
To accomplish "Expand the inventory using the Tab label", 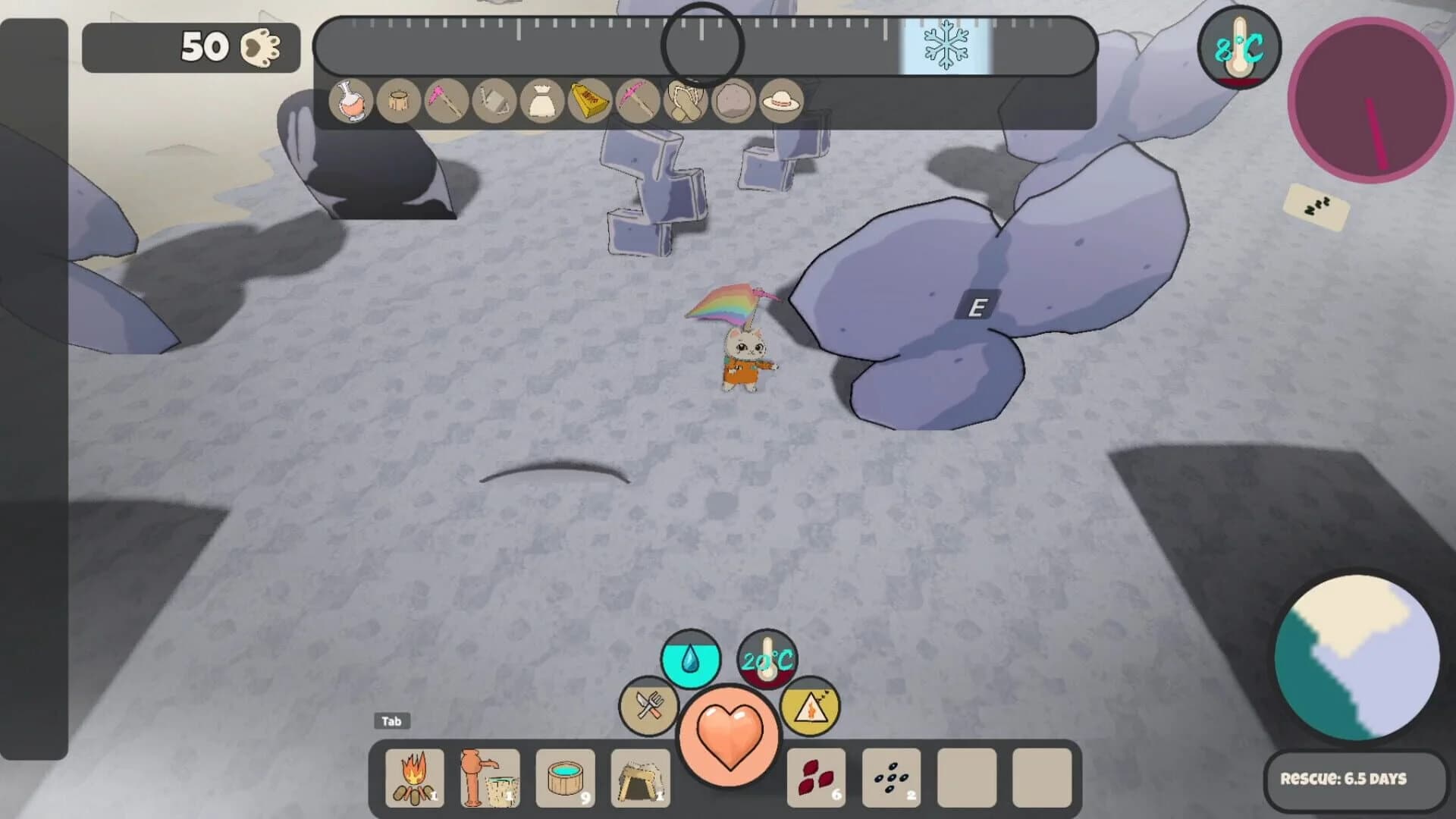I will (x=391, y=721).
